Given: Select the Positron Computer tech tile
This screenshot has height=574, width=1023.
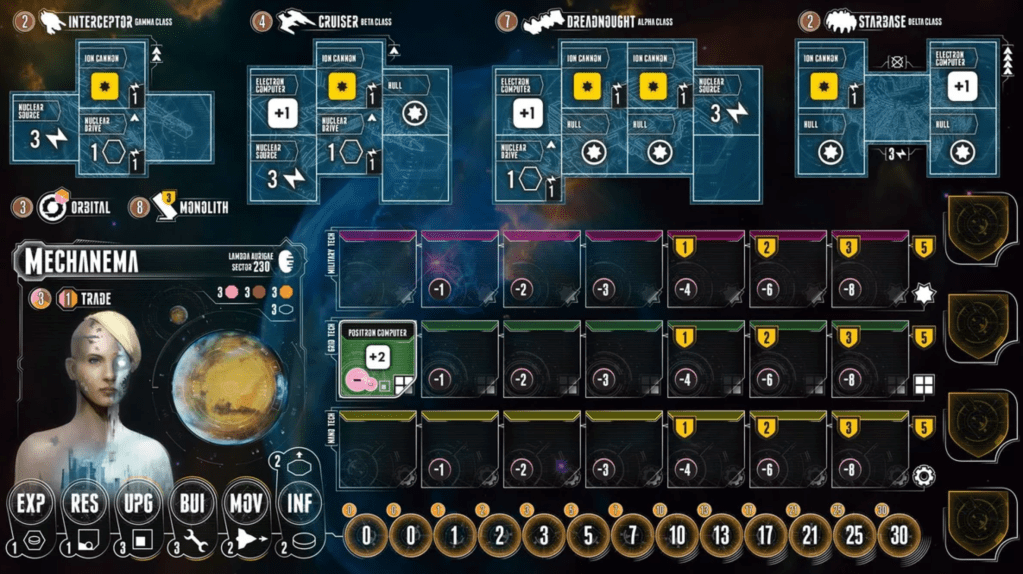Looking at the screenshot, I should pyautogui.click(x=378, y=360).
